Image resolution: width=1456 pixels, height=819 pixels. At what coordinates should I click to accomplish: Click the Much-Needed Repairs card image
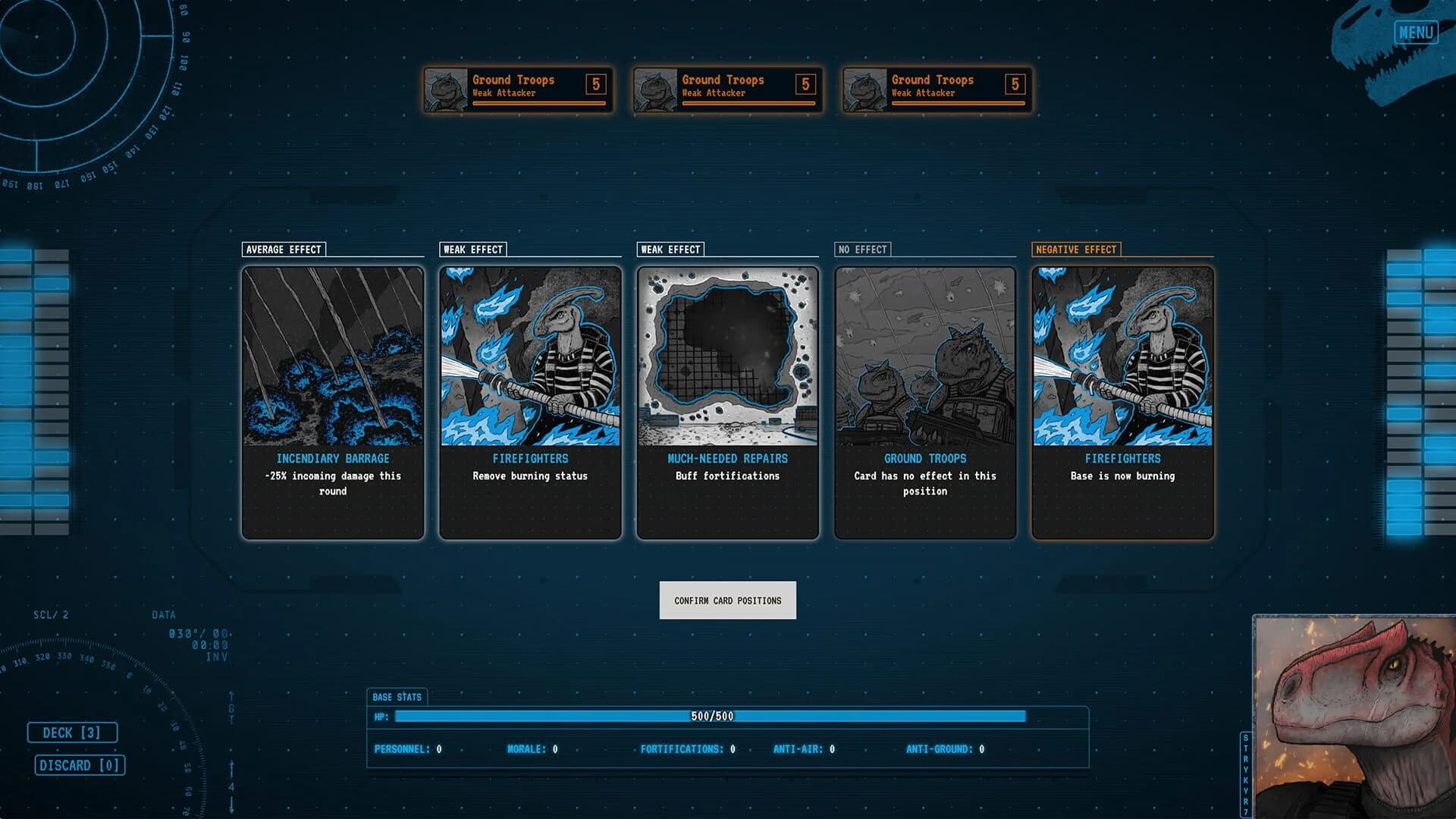click(727, 356)
